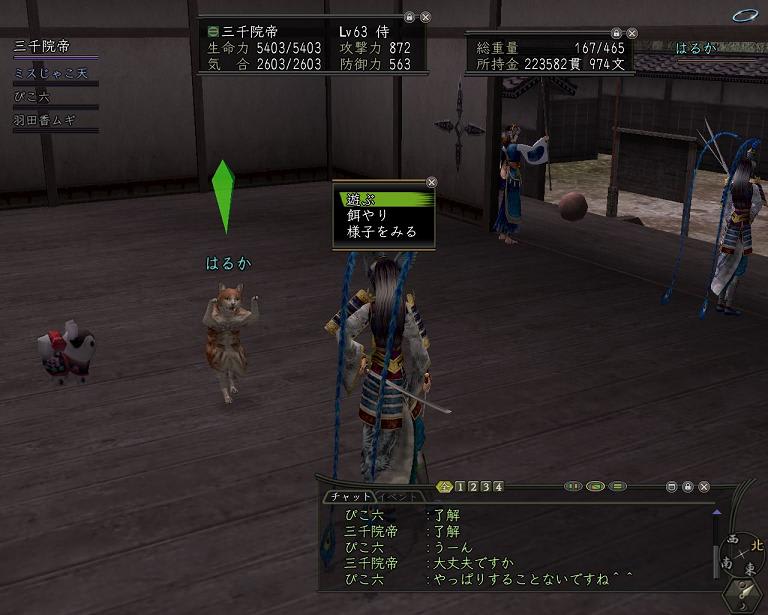This screenshot has height=615, width=768.
Task: Select 遊ぶ in the pet menu
Action: 383,199
